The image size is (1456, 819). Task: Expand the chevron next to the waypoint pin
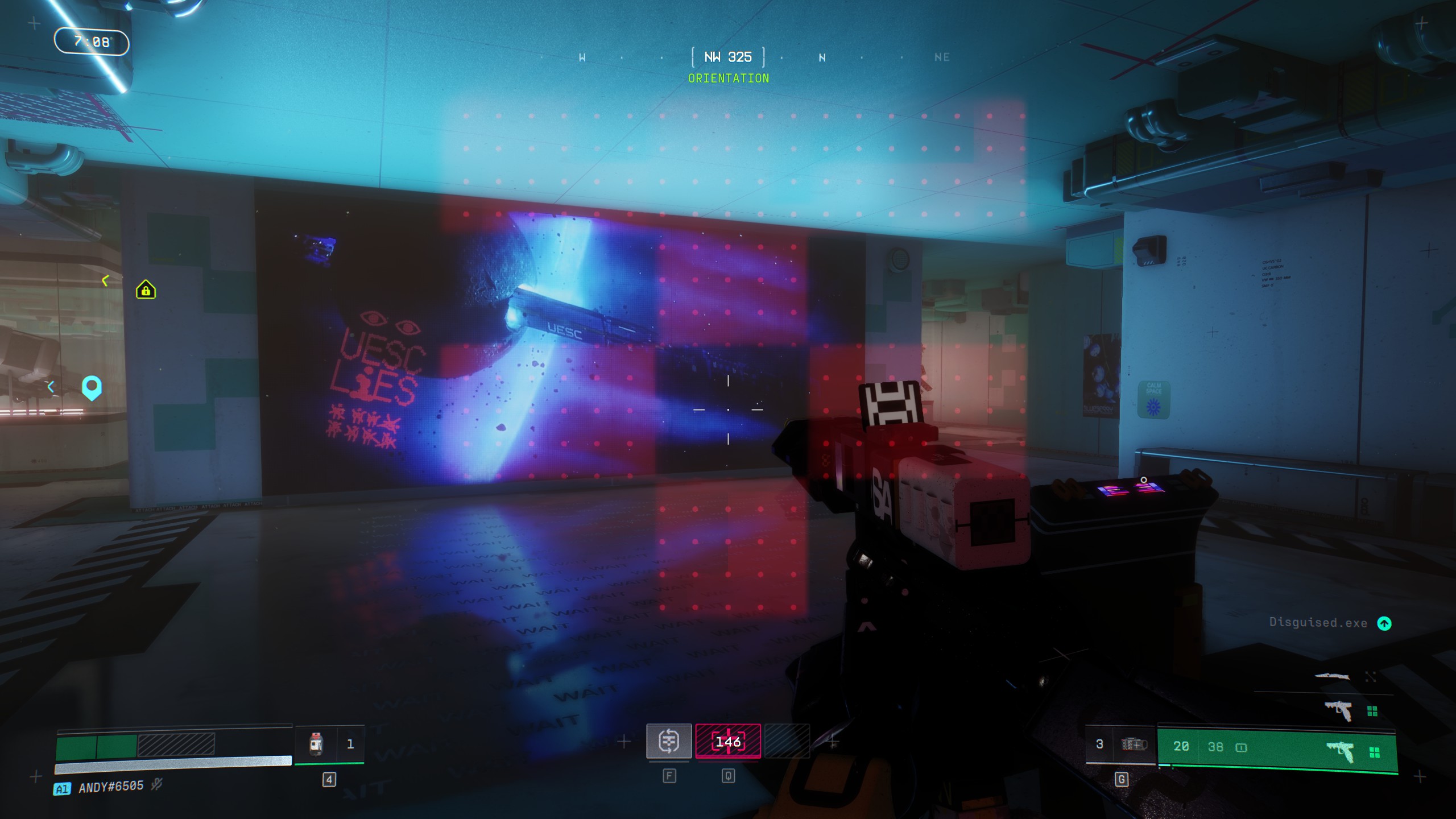tap(52, 387)
